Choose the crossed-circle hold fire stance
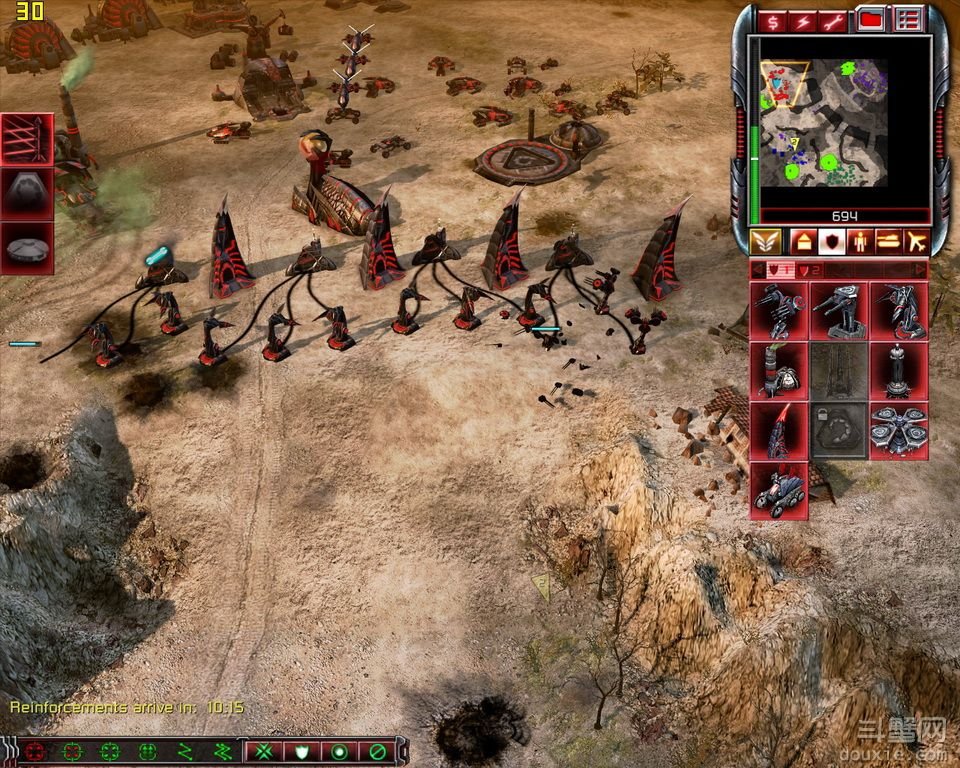The width and height of the screenshot is (960, 768). [x=377, y=751]
